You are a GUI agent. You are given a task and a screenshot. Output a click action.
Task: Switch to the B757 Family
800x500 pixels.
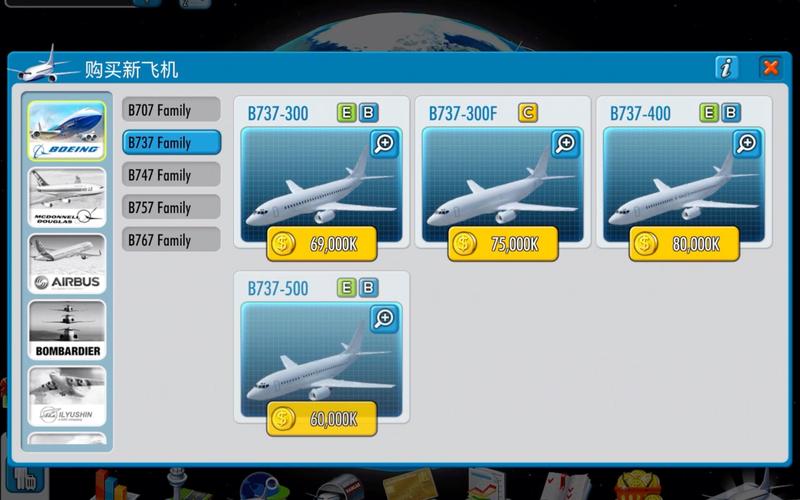coord(171,208)
